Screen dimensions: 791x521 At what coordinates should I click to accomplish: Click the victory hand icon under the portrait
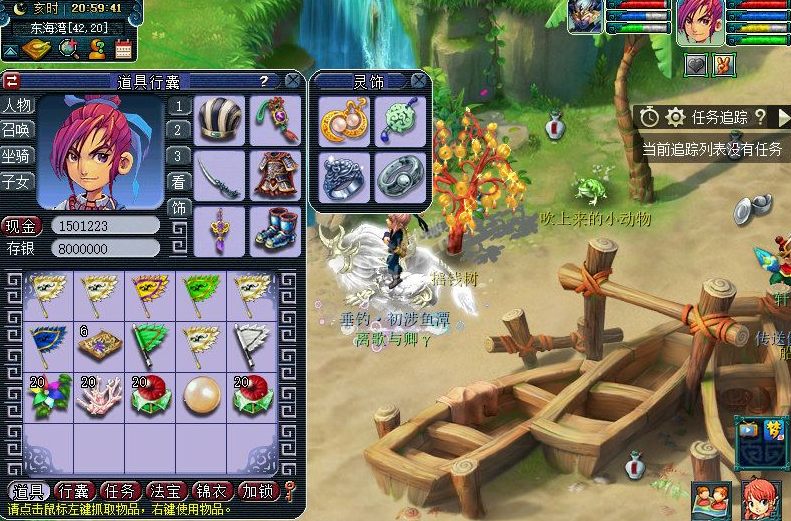click(x=722, y=65)
